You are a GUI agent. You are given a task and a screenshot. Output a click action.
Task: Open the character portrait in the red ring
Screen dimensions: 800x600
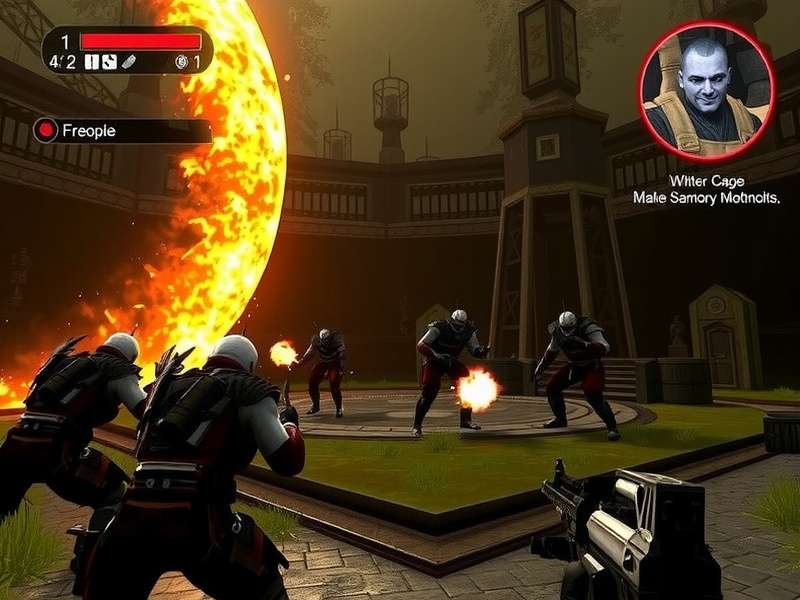(707, 89)
